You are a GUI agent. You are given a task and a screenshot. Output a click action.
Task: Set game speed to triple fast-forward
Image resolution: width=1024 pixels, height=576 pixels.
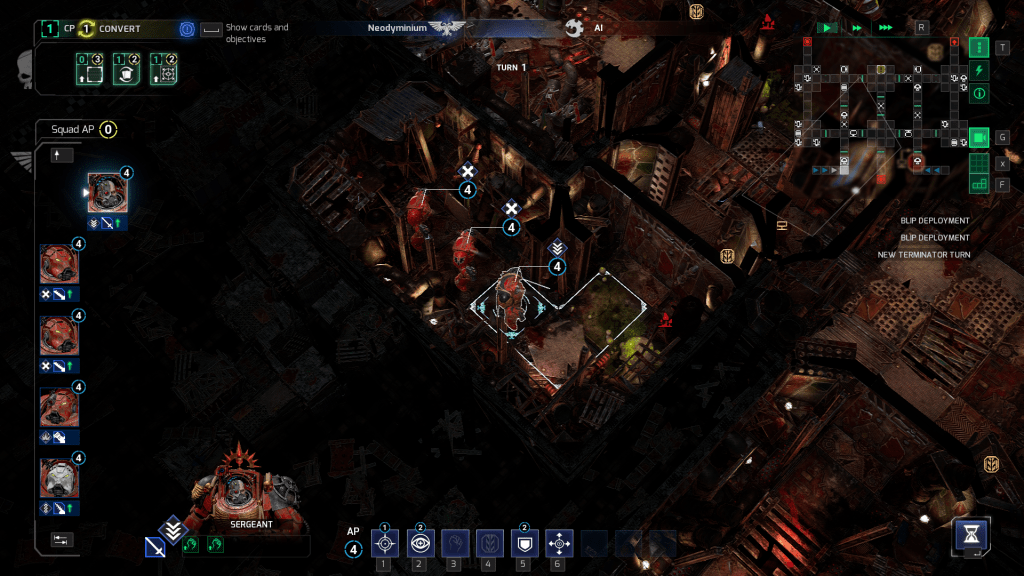pos(885,28)
